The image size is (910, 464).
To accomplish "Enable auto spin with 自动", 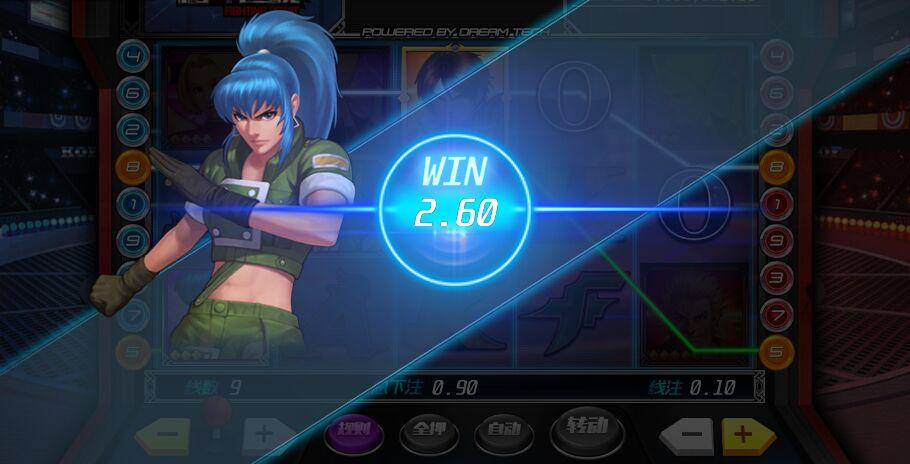I will coord(504,431).
